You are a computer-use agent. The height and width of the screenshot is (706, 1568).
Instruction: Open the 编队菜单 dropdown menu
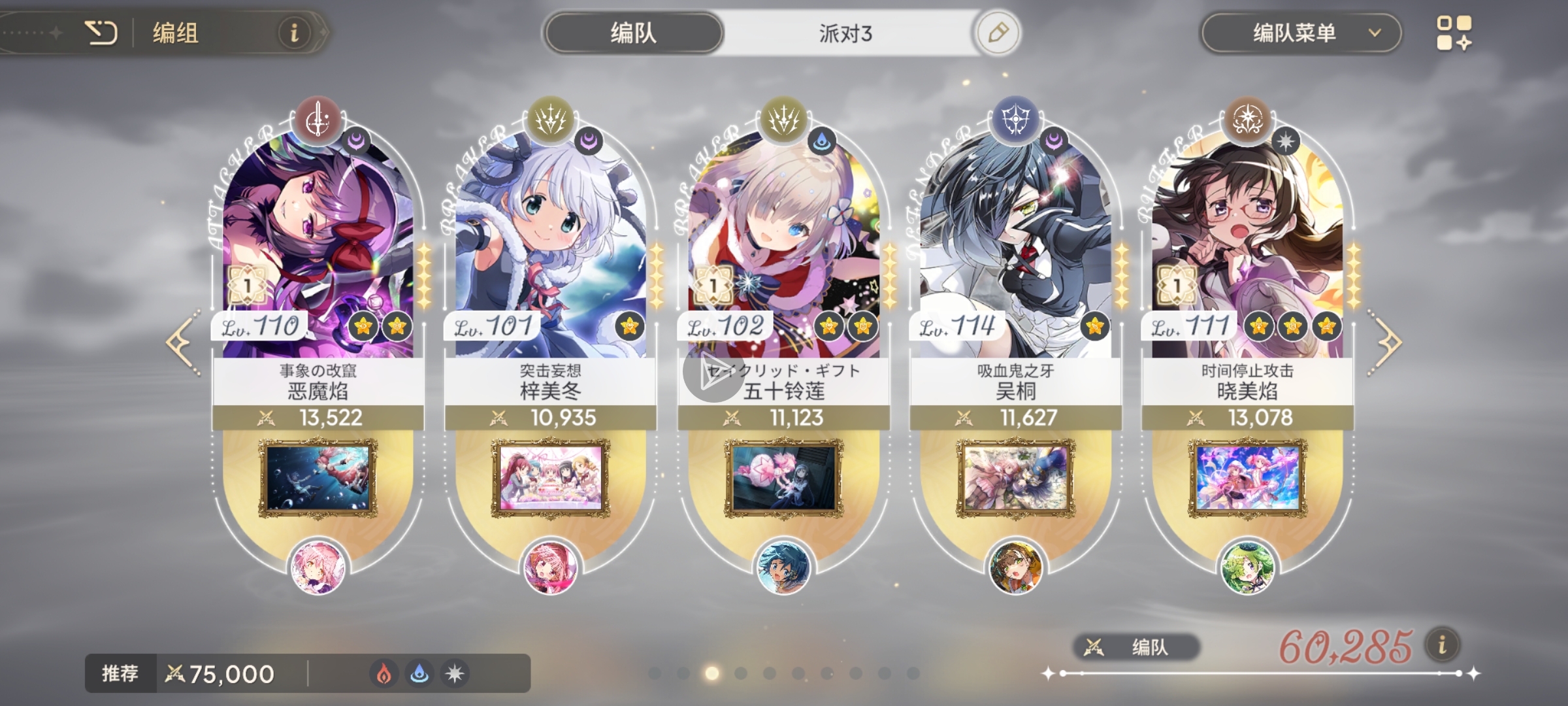click(x=1299, y=33)
